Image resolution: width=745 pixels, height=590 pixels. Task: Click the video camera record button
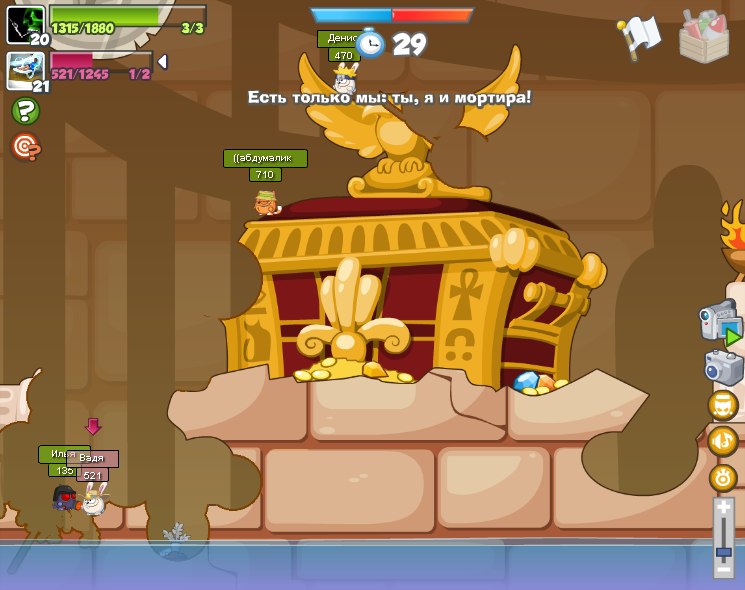pos(720,322)
